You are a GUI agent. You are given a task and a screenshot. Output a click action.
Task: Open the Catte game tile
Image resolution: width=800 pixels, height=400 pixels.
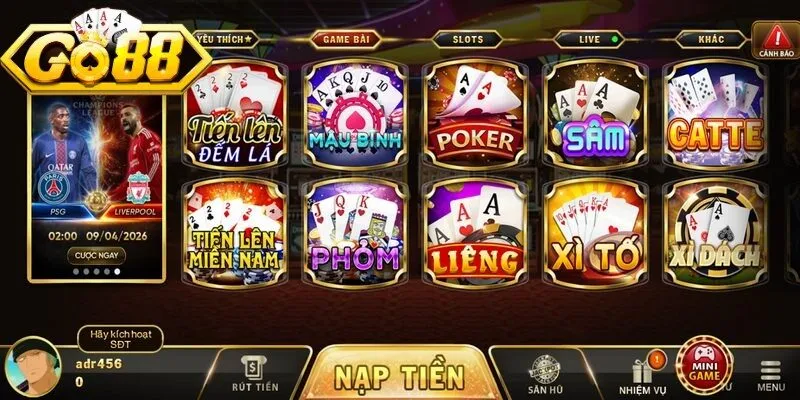pos(714,113)
